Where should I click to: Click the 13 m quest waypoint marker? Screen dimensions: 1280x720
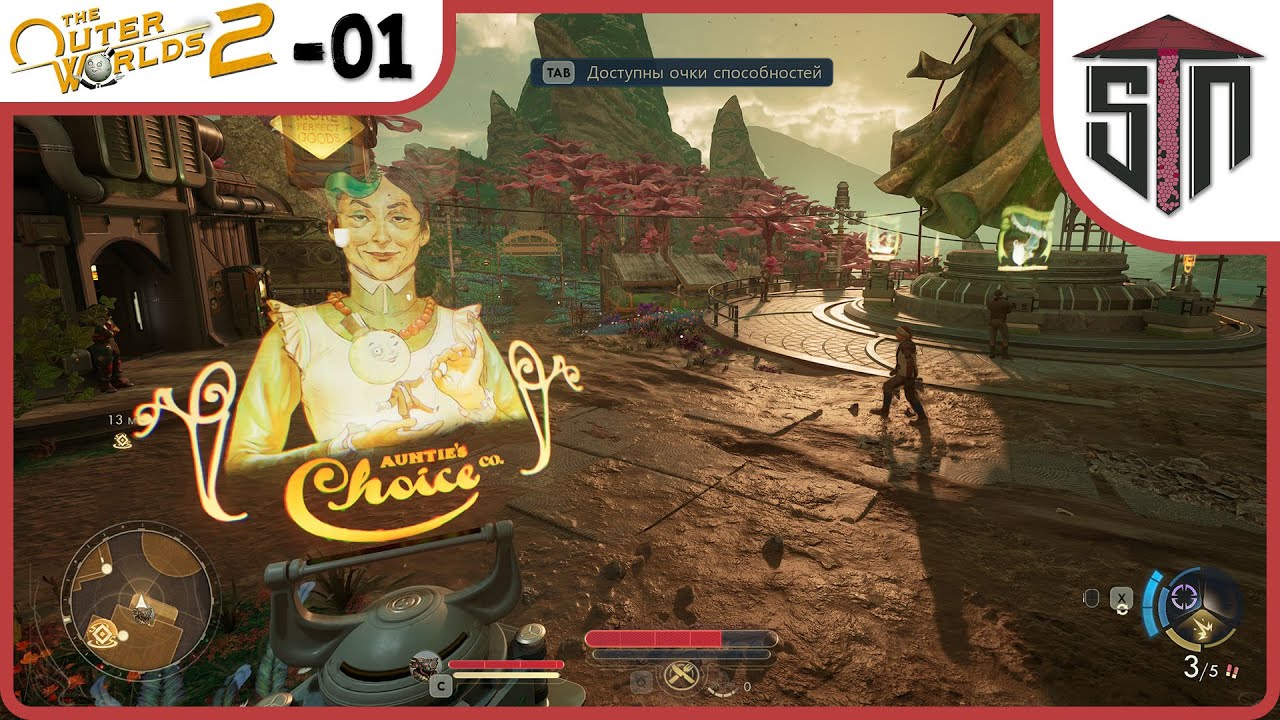tap(122, 441)
